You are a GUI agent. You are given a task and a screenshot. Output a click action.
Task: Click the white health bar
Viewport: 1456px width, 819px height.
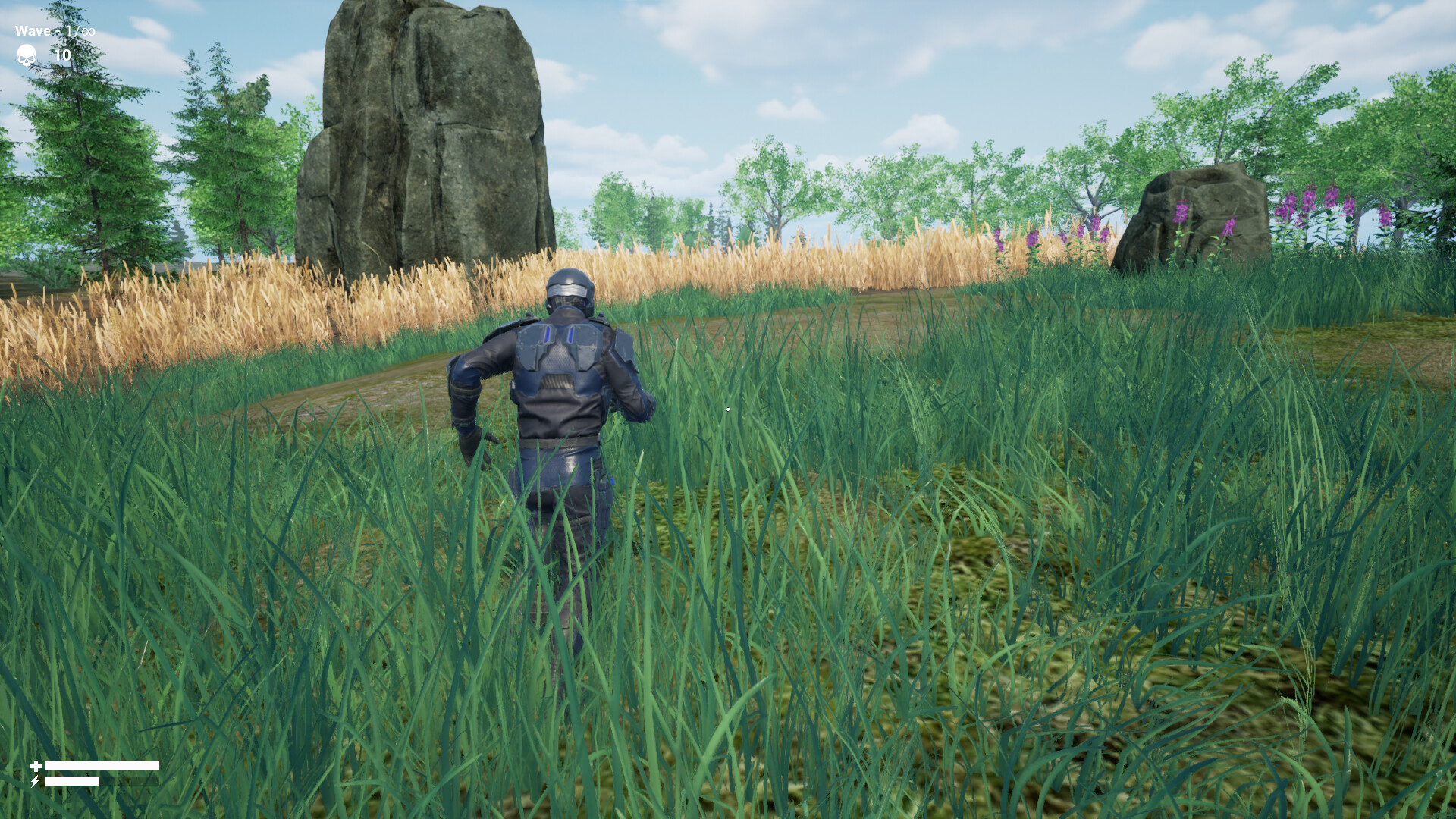coord(102,765)
